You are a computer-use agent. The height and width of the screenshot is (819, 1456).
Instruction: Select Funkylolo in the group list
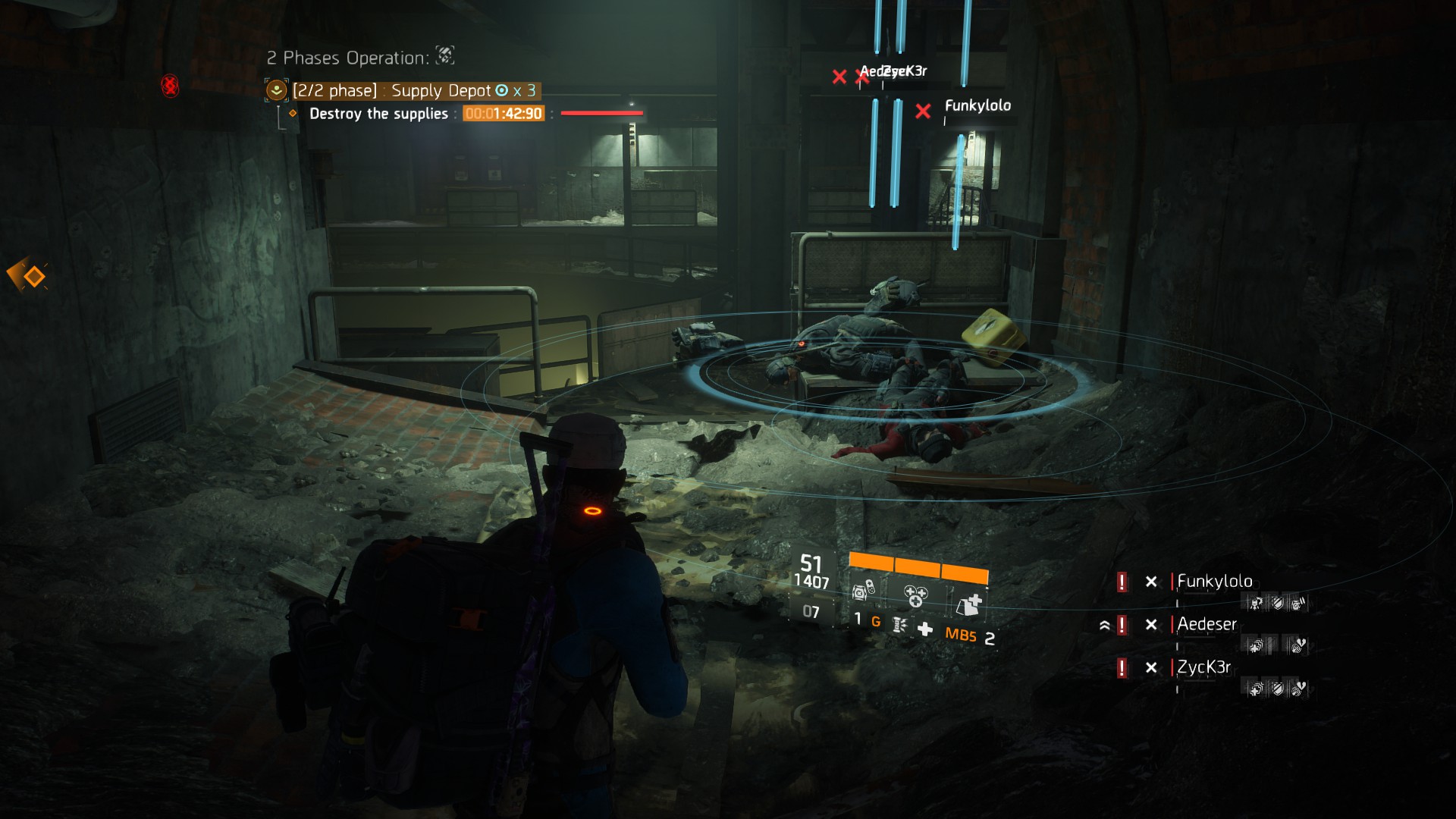pyautogui.click(x=1214, y=582)
